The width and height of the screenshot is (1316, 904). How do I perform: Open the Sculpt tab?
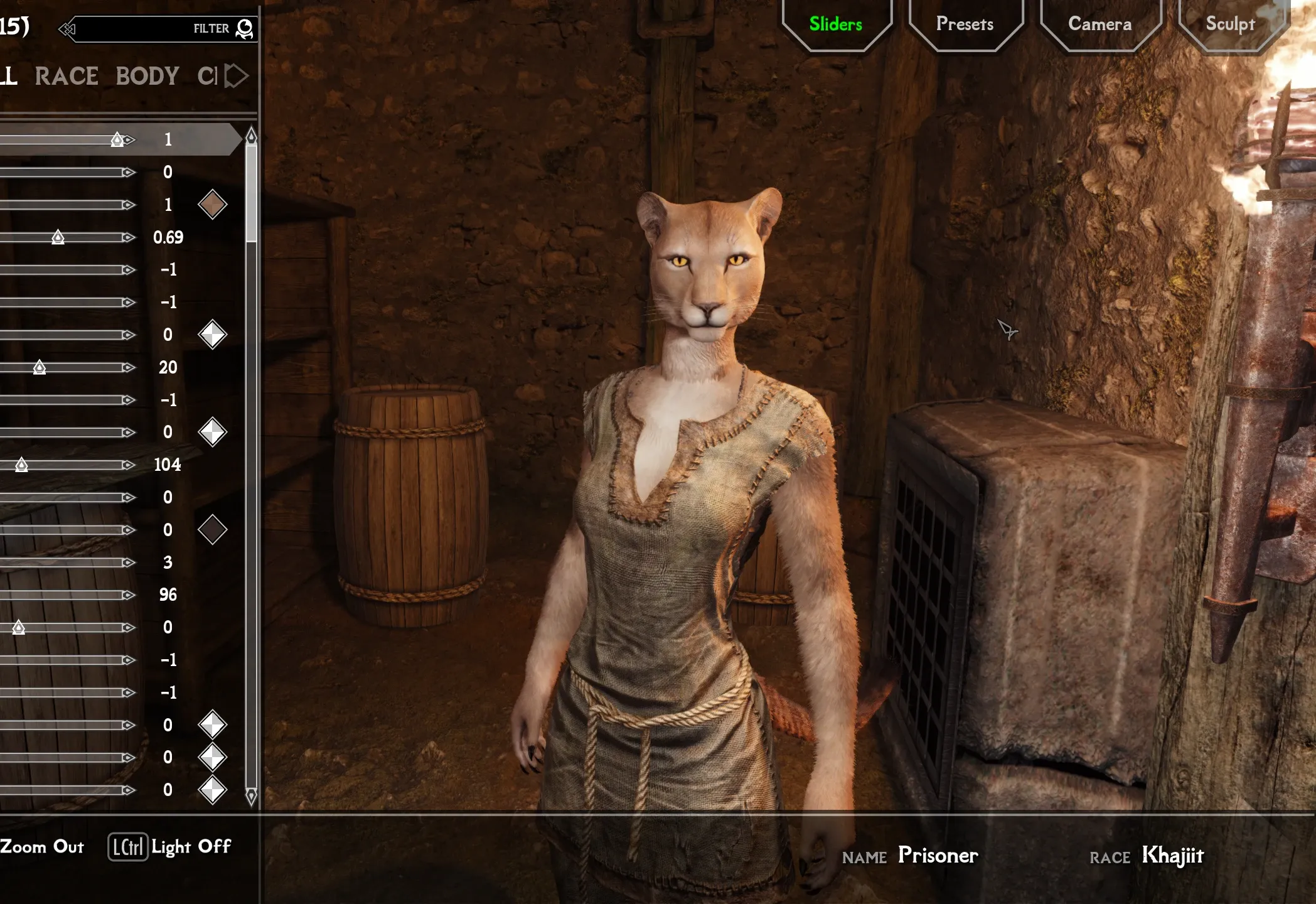pyautogui.click(x=1230, y=24)
